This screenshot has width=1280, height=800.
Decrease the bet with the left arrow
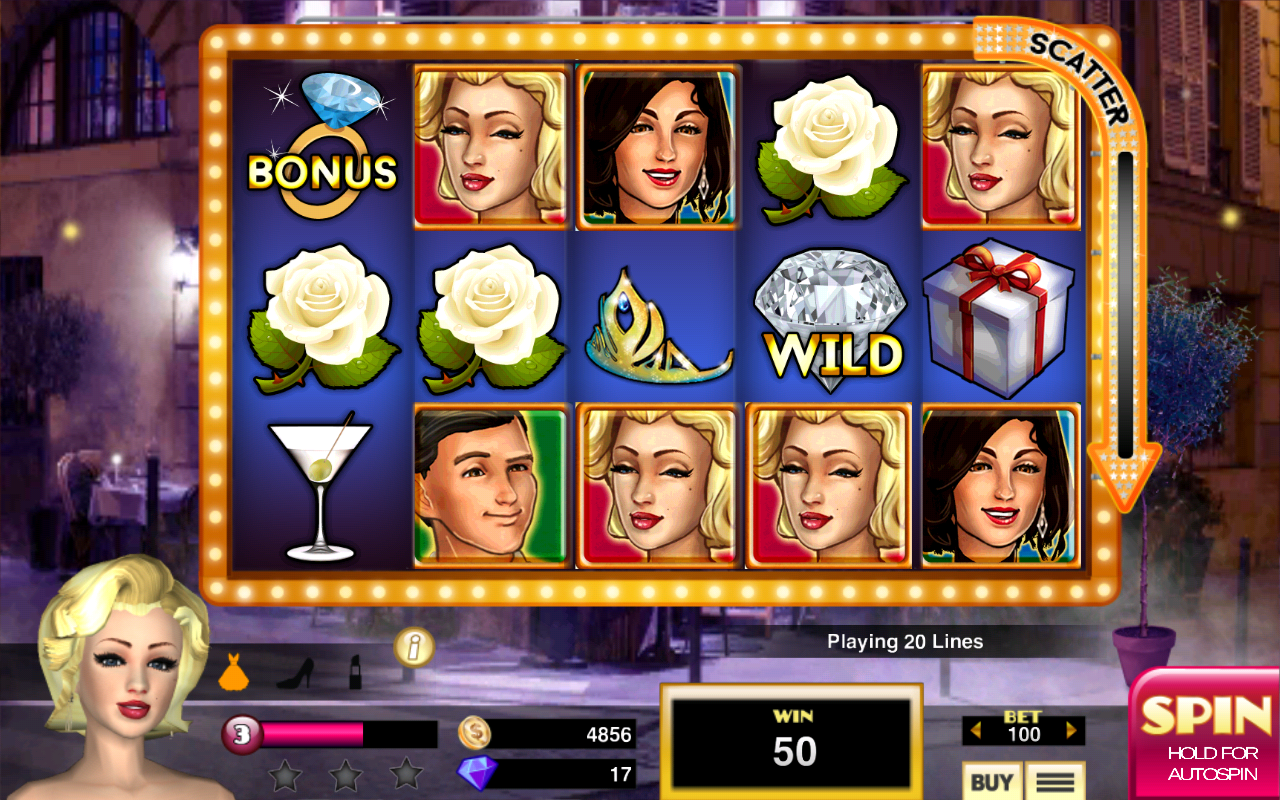[x=972, y=731]
